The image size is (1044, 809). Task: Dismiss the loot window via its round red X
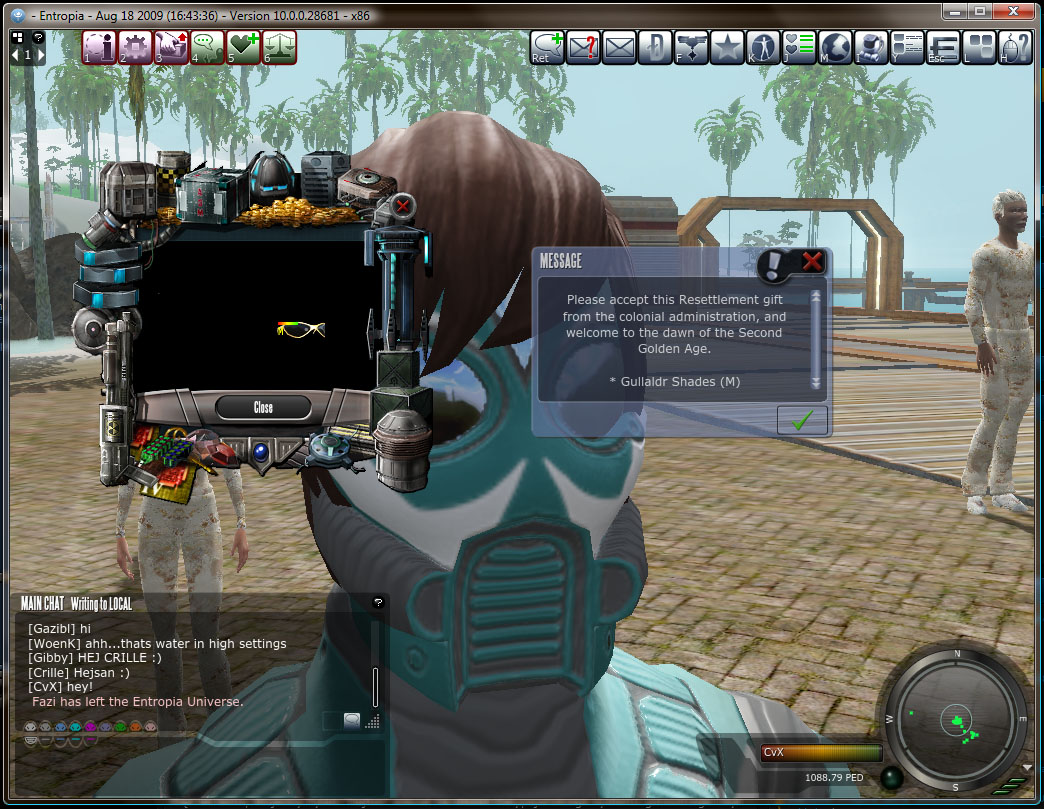point(403,207)
